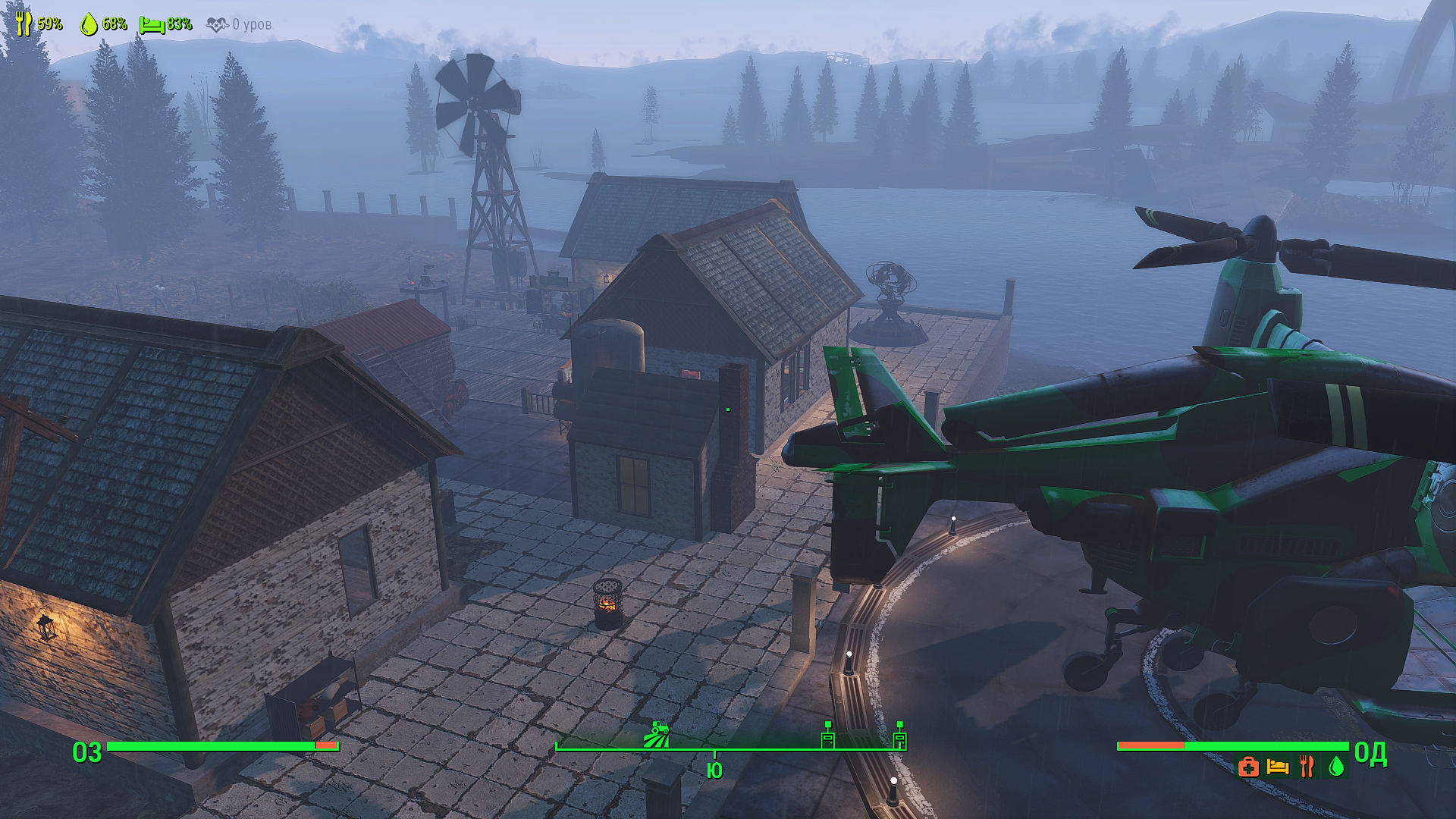Open the heart status icon labeled "0 уров"
1456x819 pixels.
point(217,25)
